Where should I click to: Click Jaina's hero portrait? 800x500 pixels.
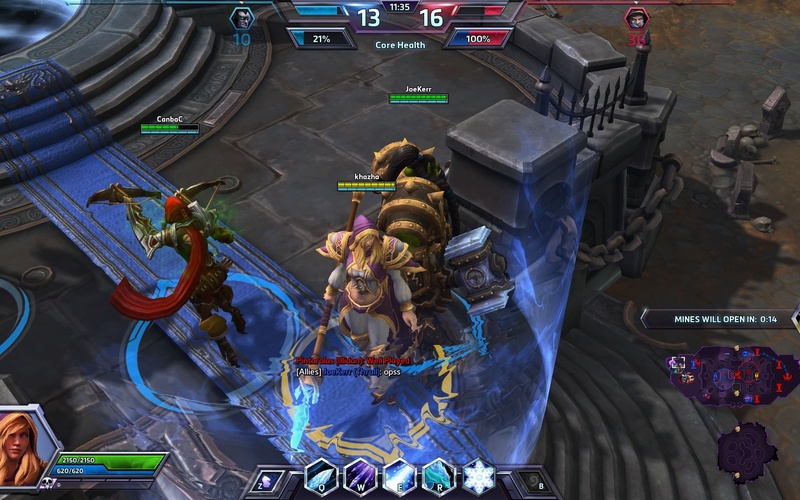tap(30, 446)
